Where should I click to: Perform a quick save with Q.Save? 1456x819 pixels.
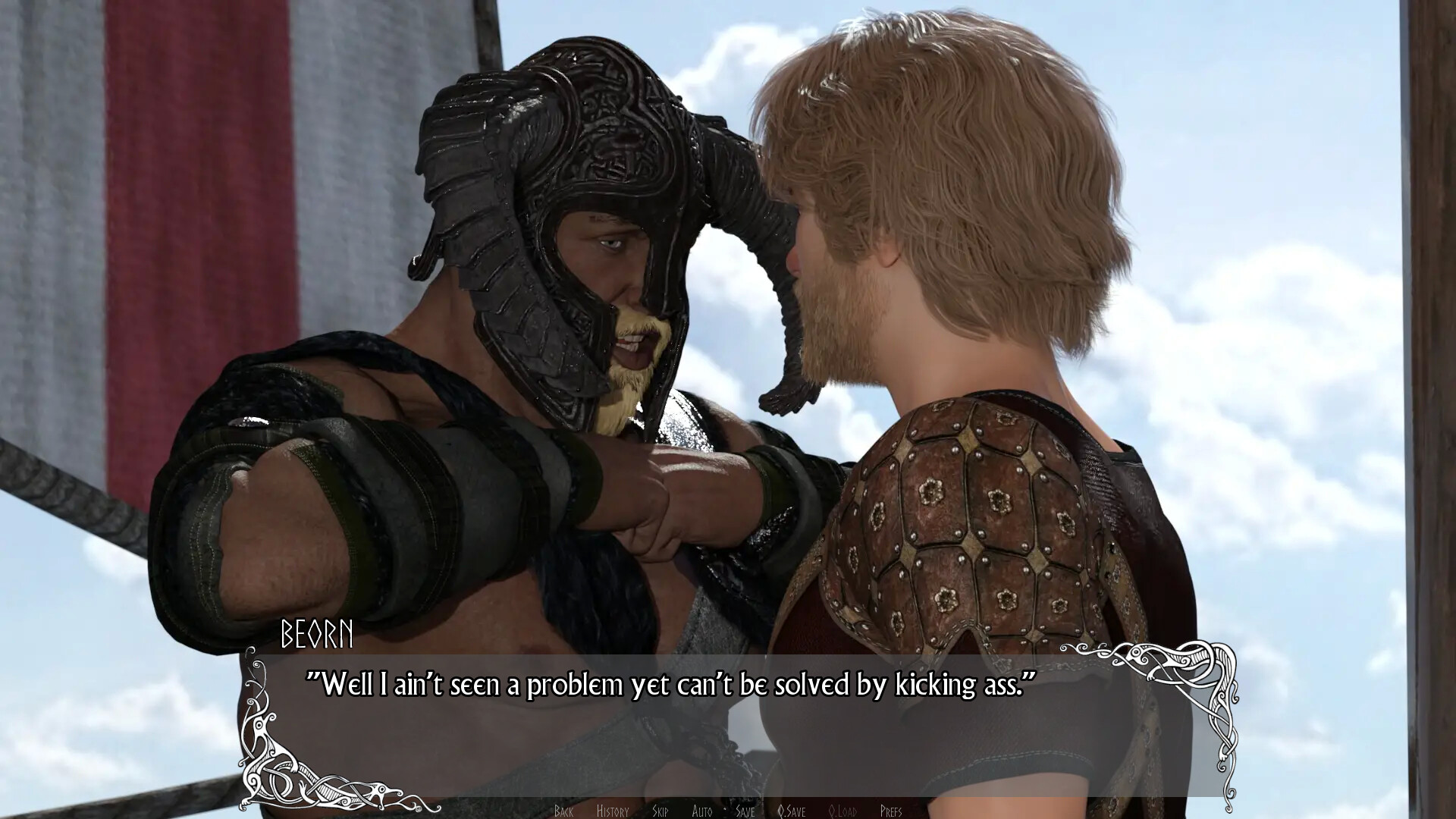click(792, 810)
